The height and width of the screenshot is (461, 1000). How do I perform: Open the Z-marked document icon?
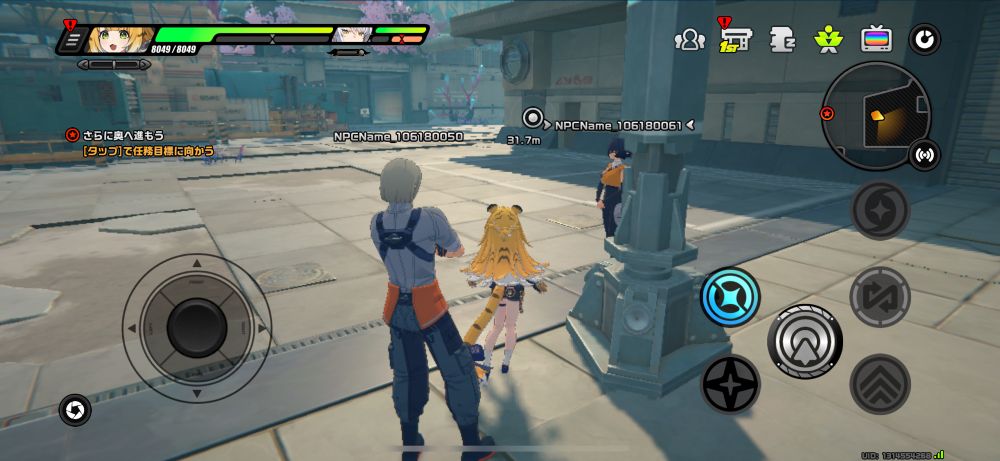782,40
